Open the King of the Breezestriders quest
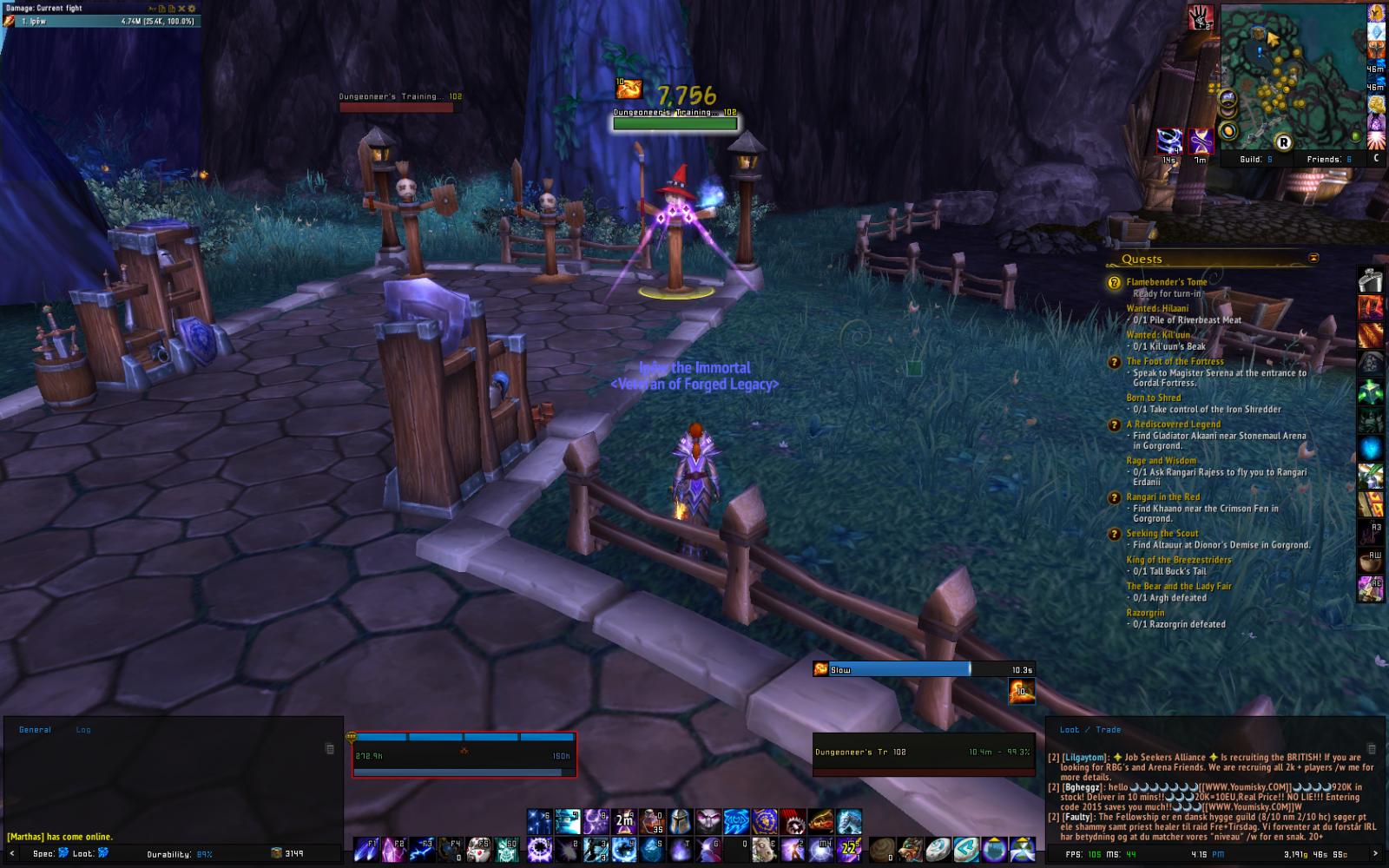This screenshot has height=868, width=1389. click(1178, 560)
